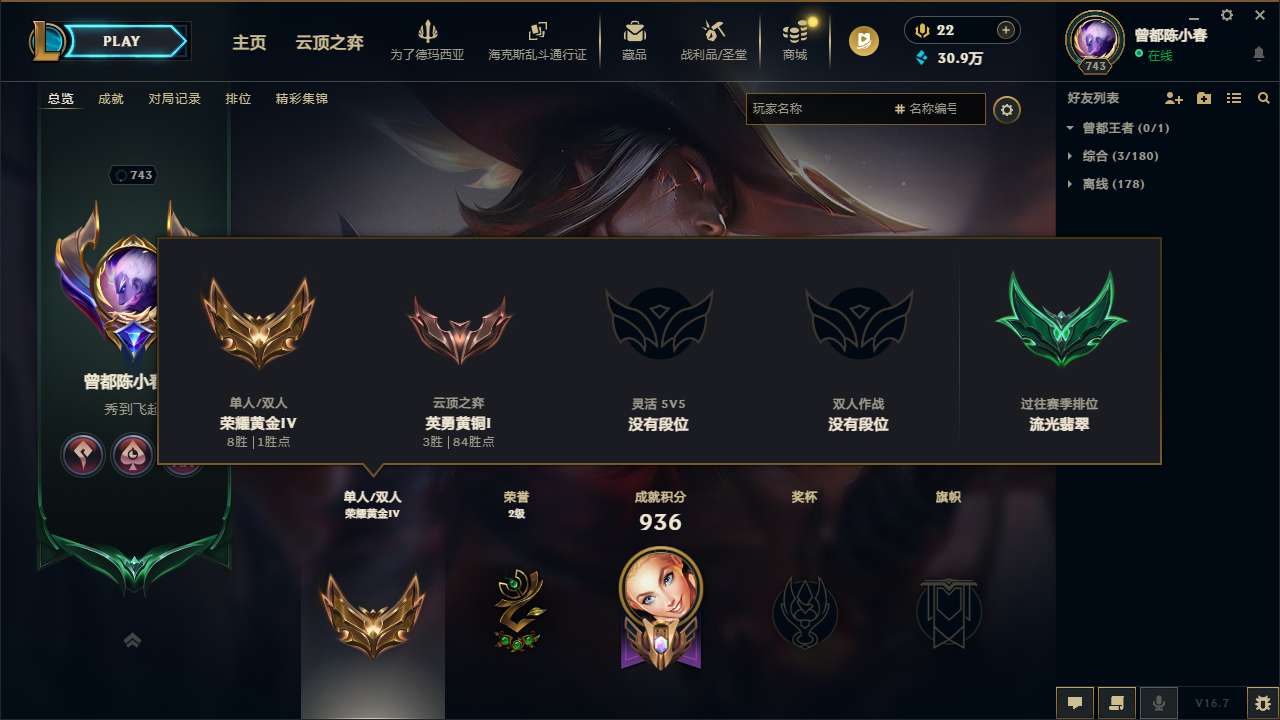The image size is (1280, 720).
Task: Open the 为了德玛西亚 event page
Action: pos(428,40)
